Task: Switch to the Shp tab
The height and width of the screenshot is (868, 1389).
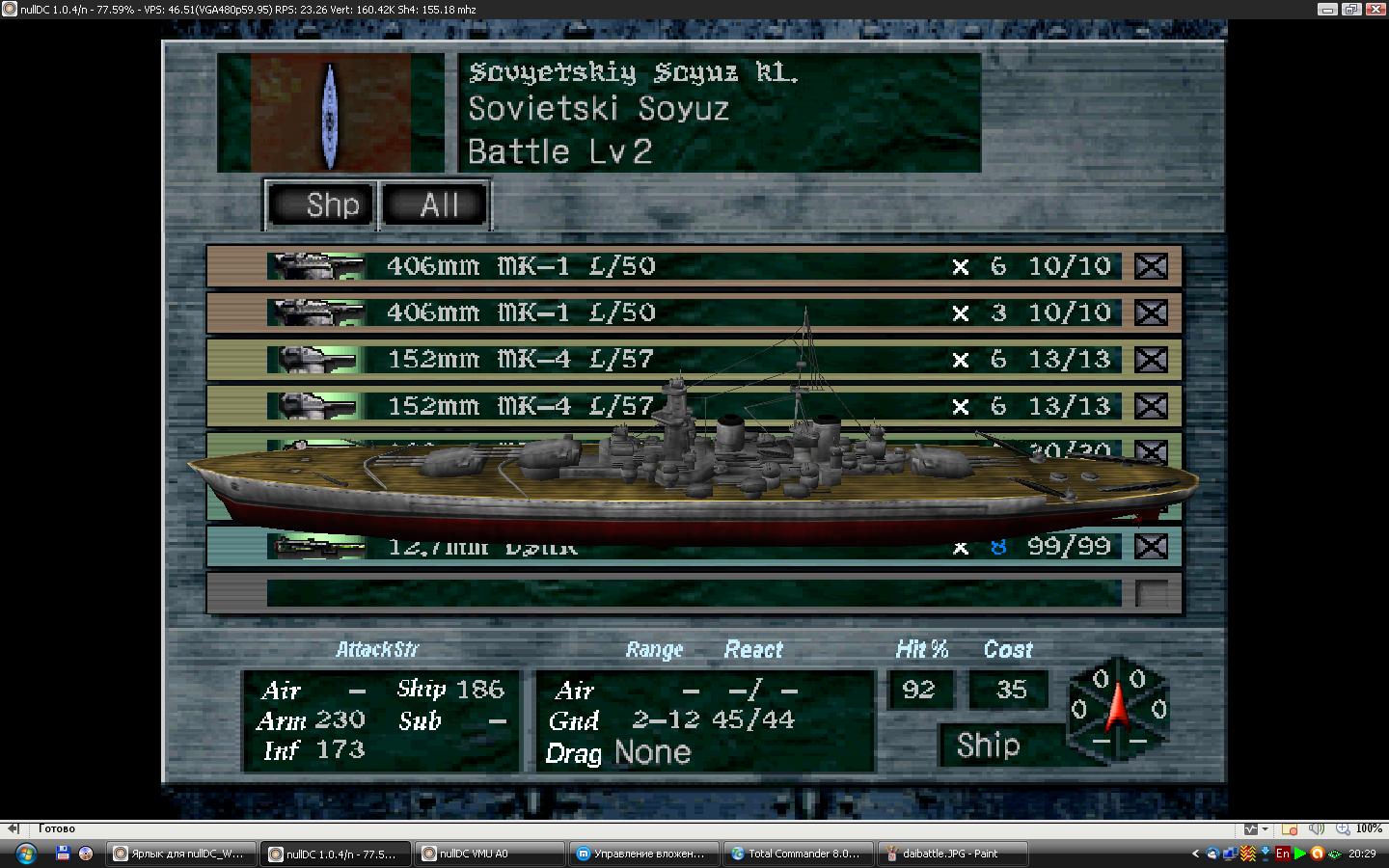Action: [320, 204]
